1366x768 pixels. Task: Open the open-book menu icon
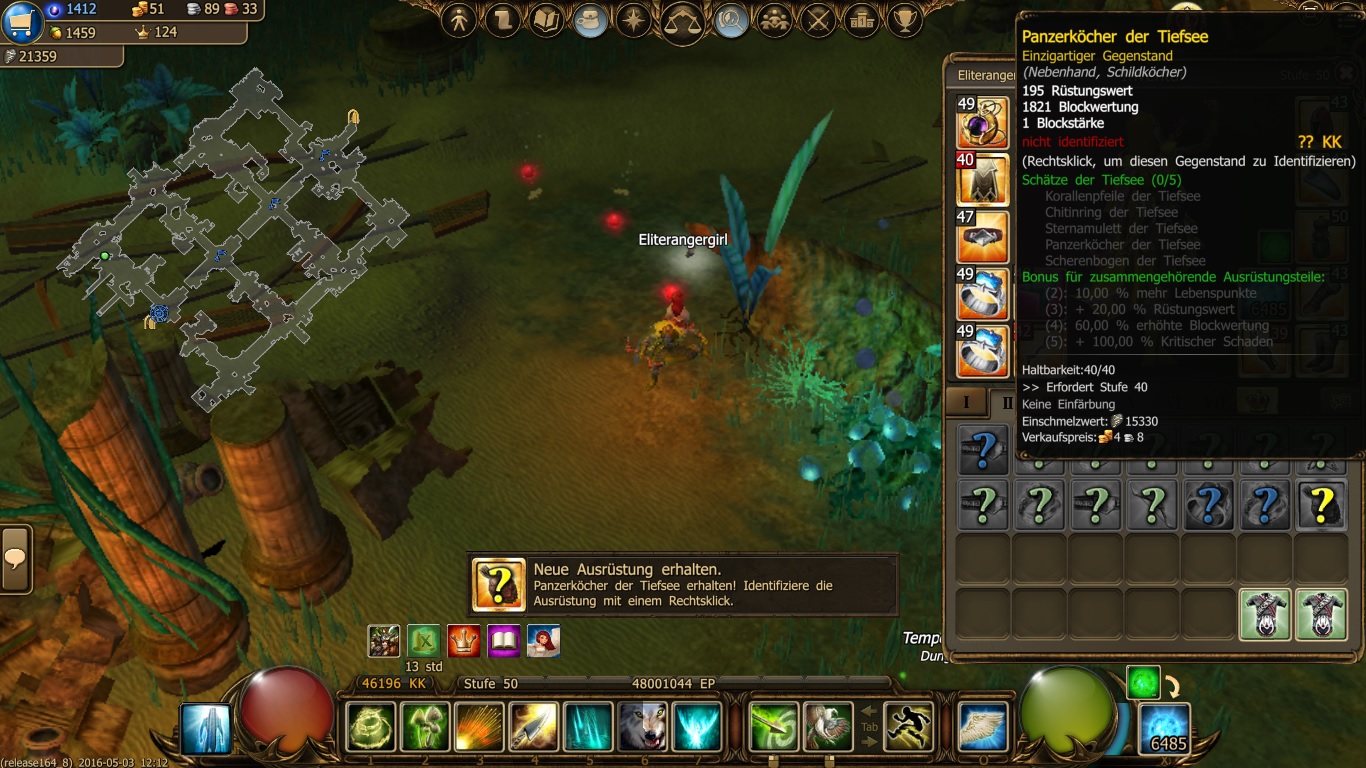coord(546,19)
